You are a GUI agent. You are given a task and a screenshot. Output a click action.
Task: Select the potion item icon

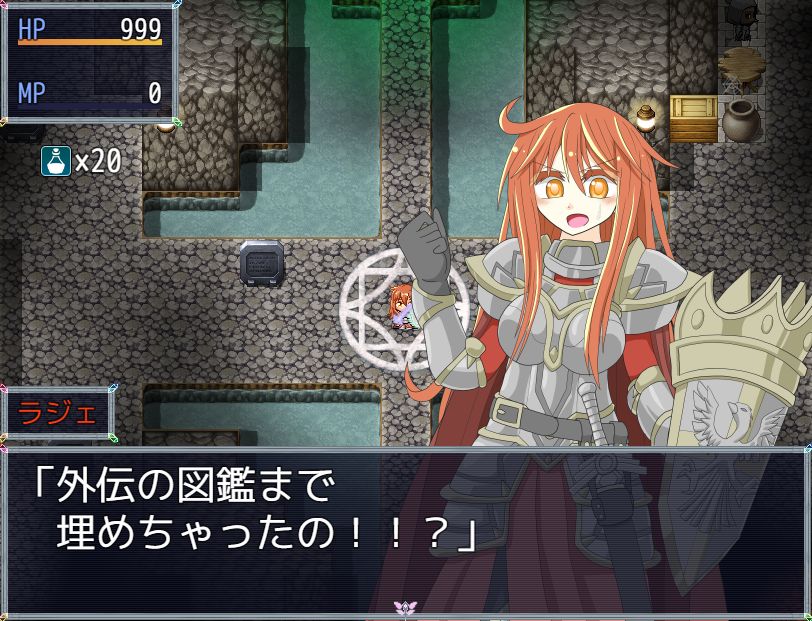pos(56,160)
